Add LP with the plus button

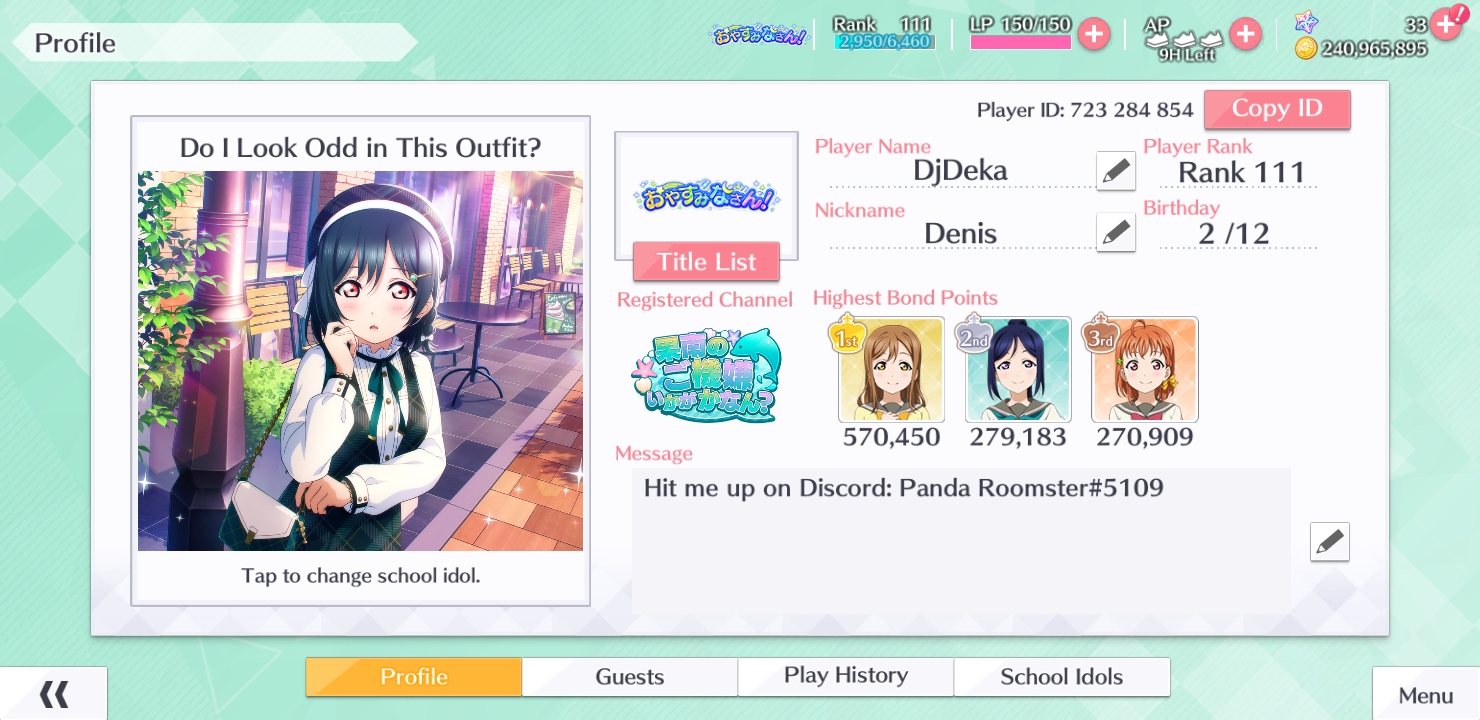1094,34
